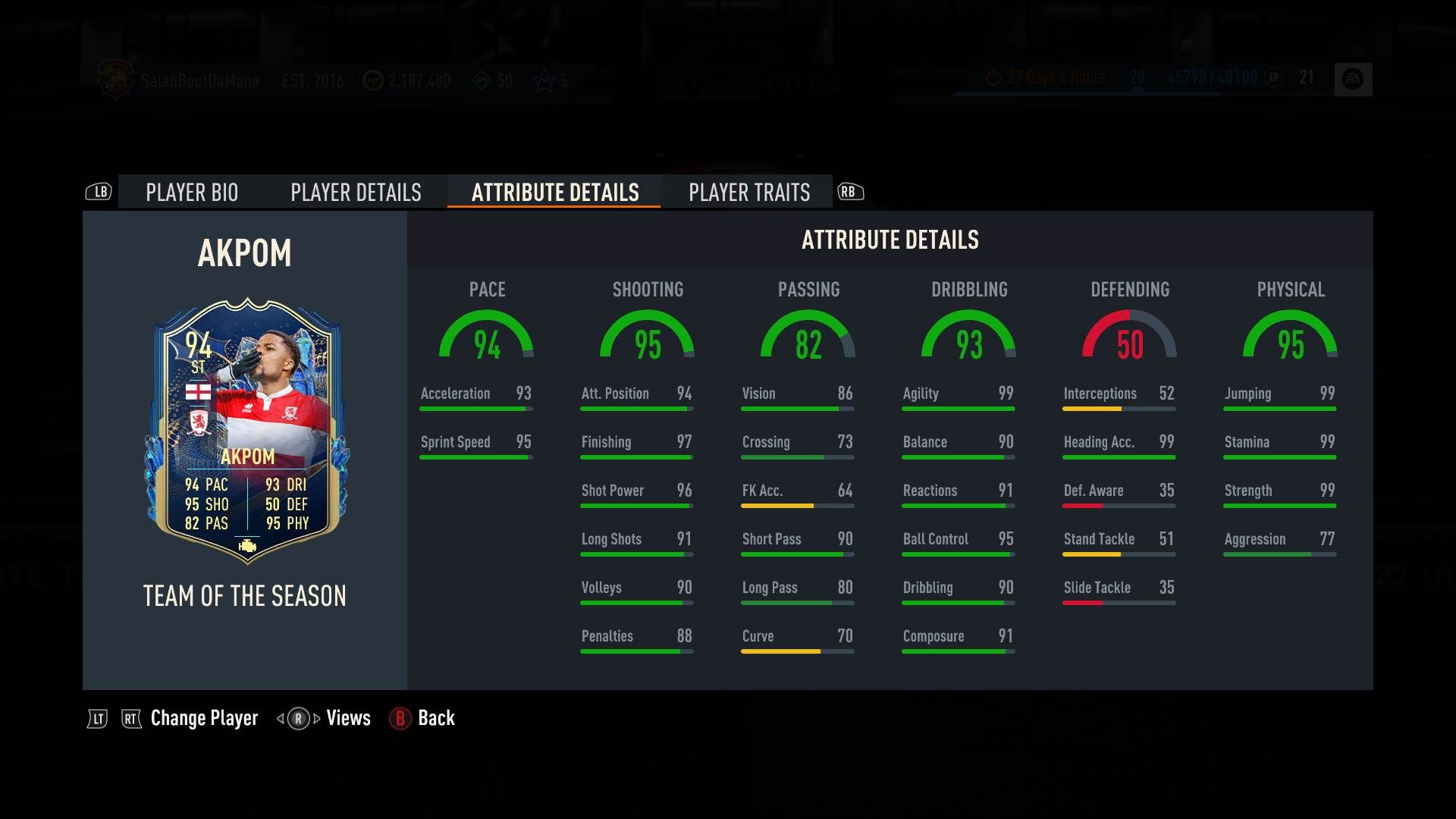Select the Akpom Team of the Season card
Viewport: 1456px width, 819px height.
[246, 432]
